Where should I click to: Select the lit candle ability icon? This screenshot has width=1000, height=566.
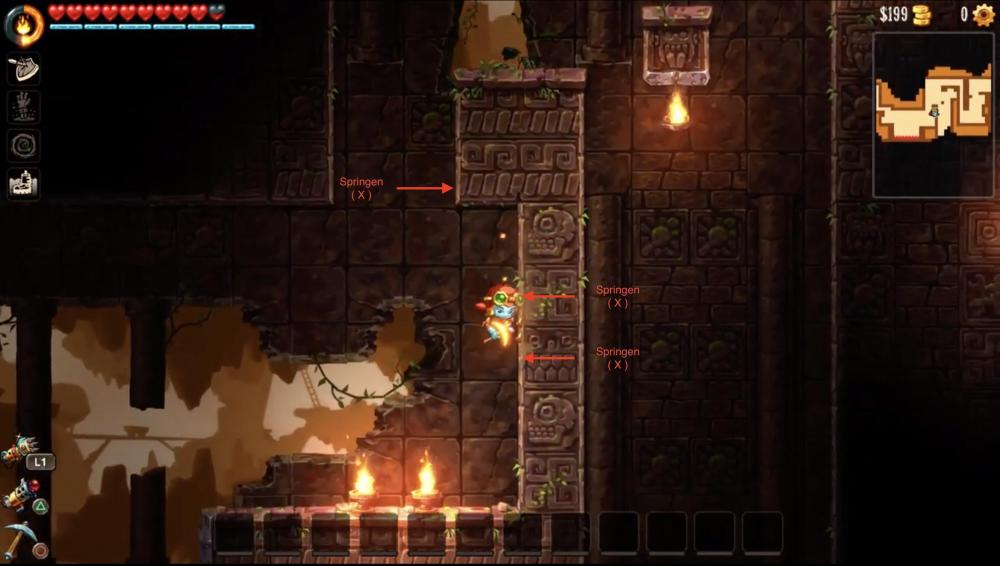(x=24, y=184)
